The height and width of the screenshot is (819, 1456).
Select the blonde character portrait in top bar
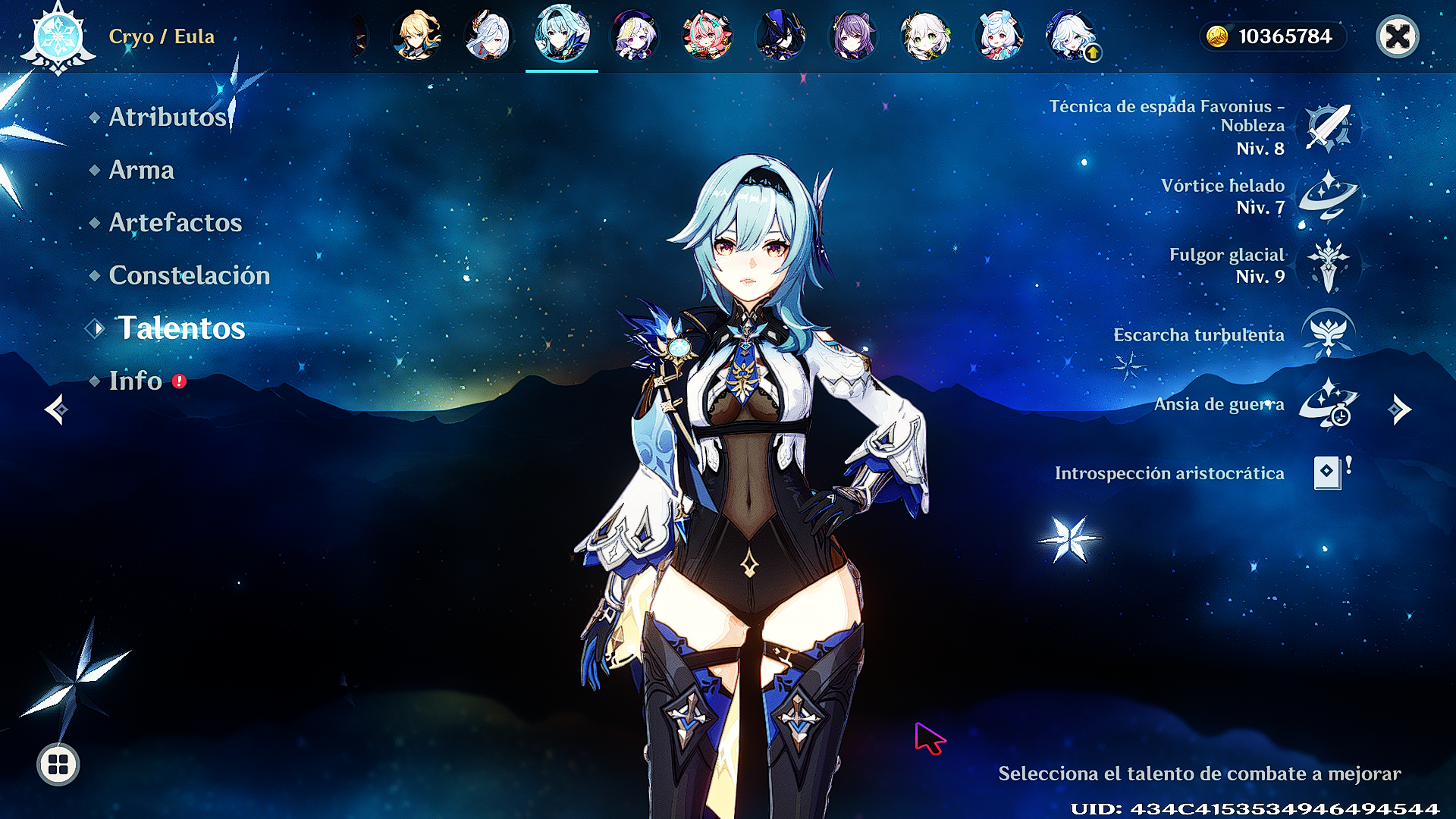[x=416, y=36]
